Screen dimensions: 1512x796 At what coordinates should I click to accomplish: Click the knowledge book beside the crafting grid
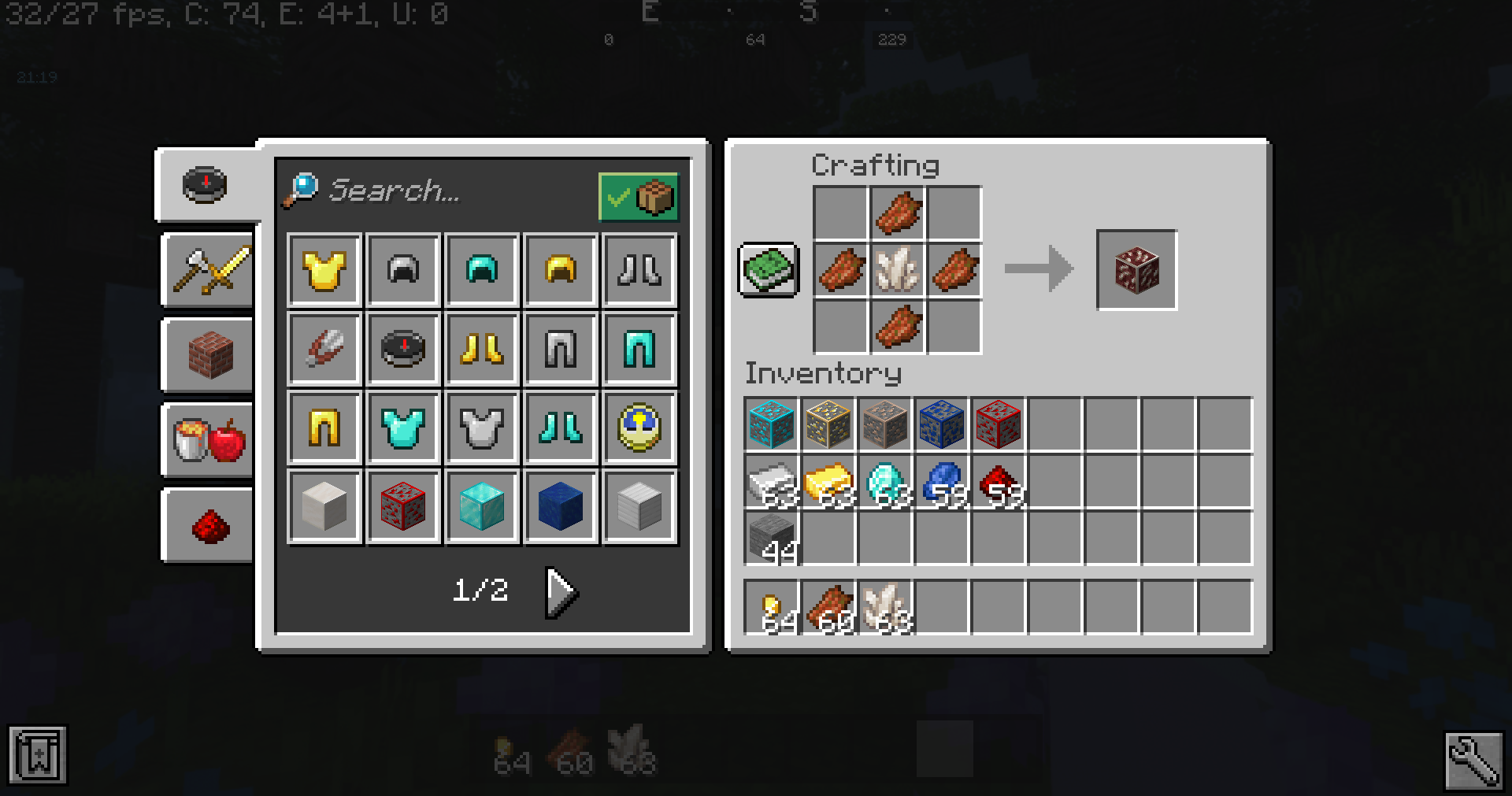(768, 270)
